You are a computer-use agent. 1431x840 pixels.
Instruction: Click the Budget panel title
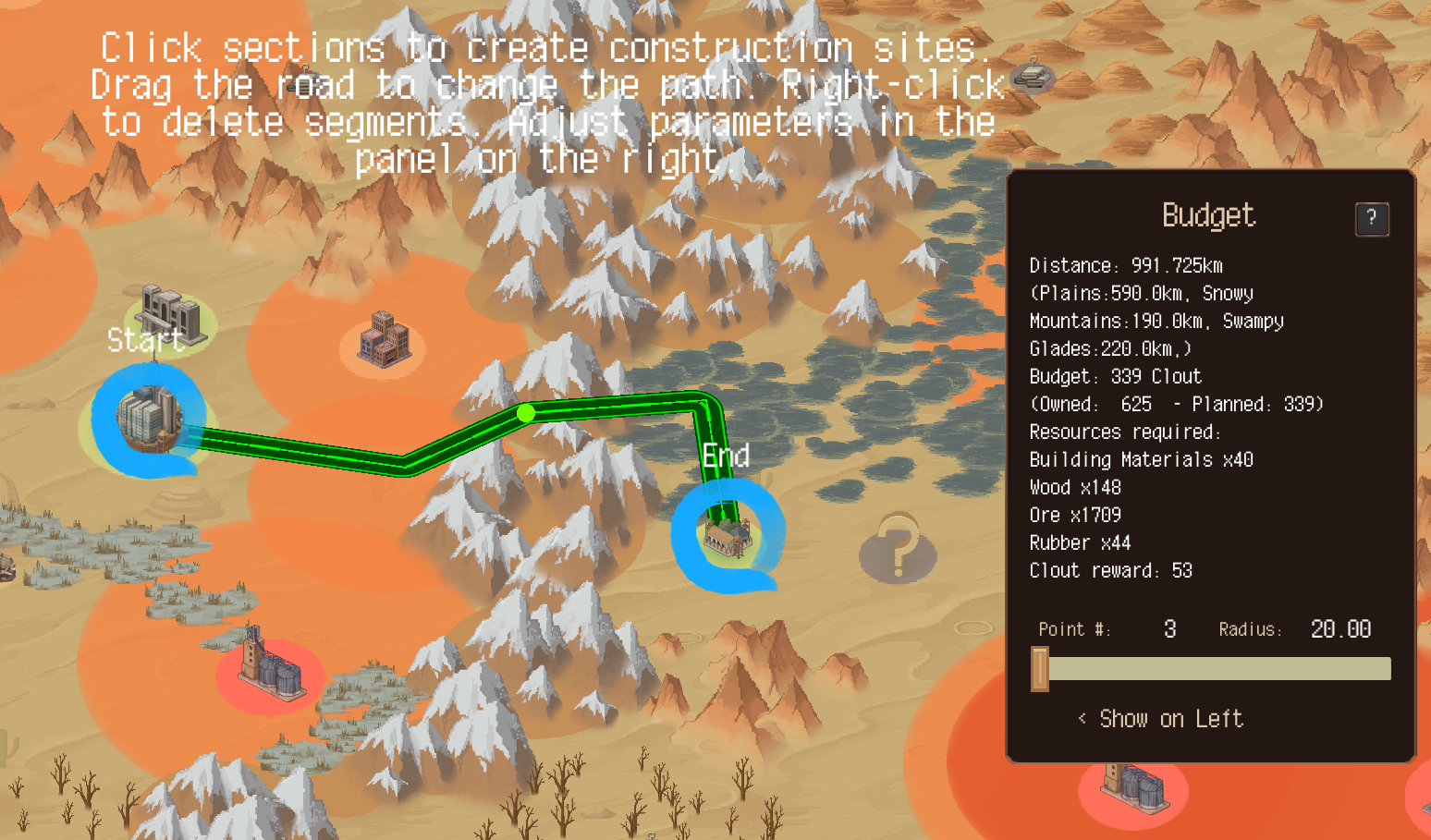coord(1209,217)
